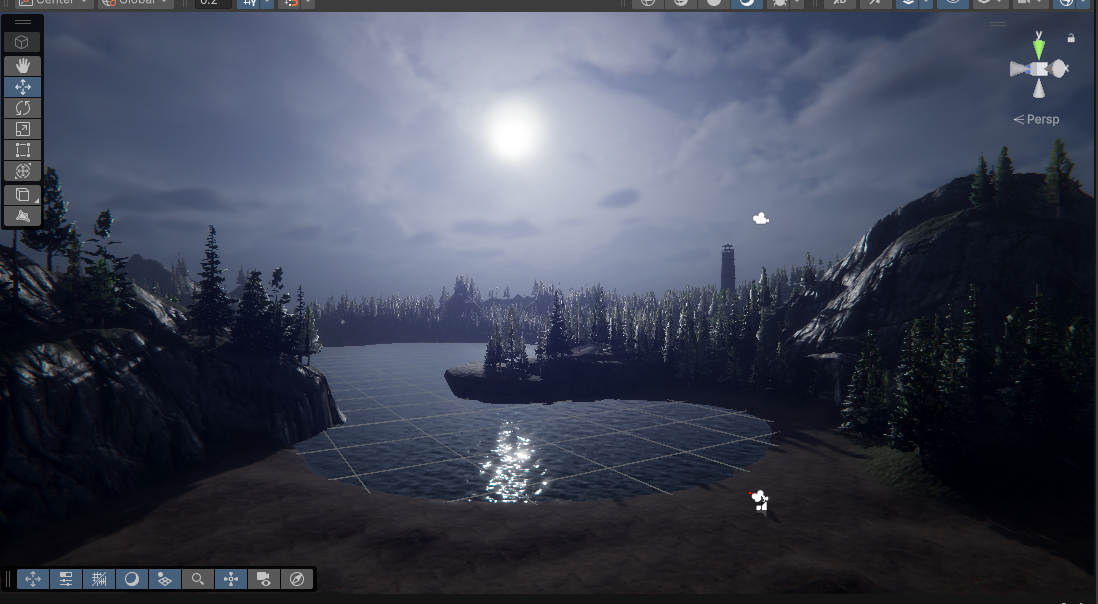Click the green Y axis cone on the gizmo
The height and width of the screenshot is (604, 1098).
pyautogui.click(x=1039, y=47)
